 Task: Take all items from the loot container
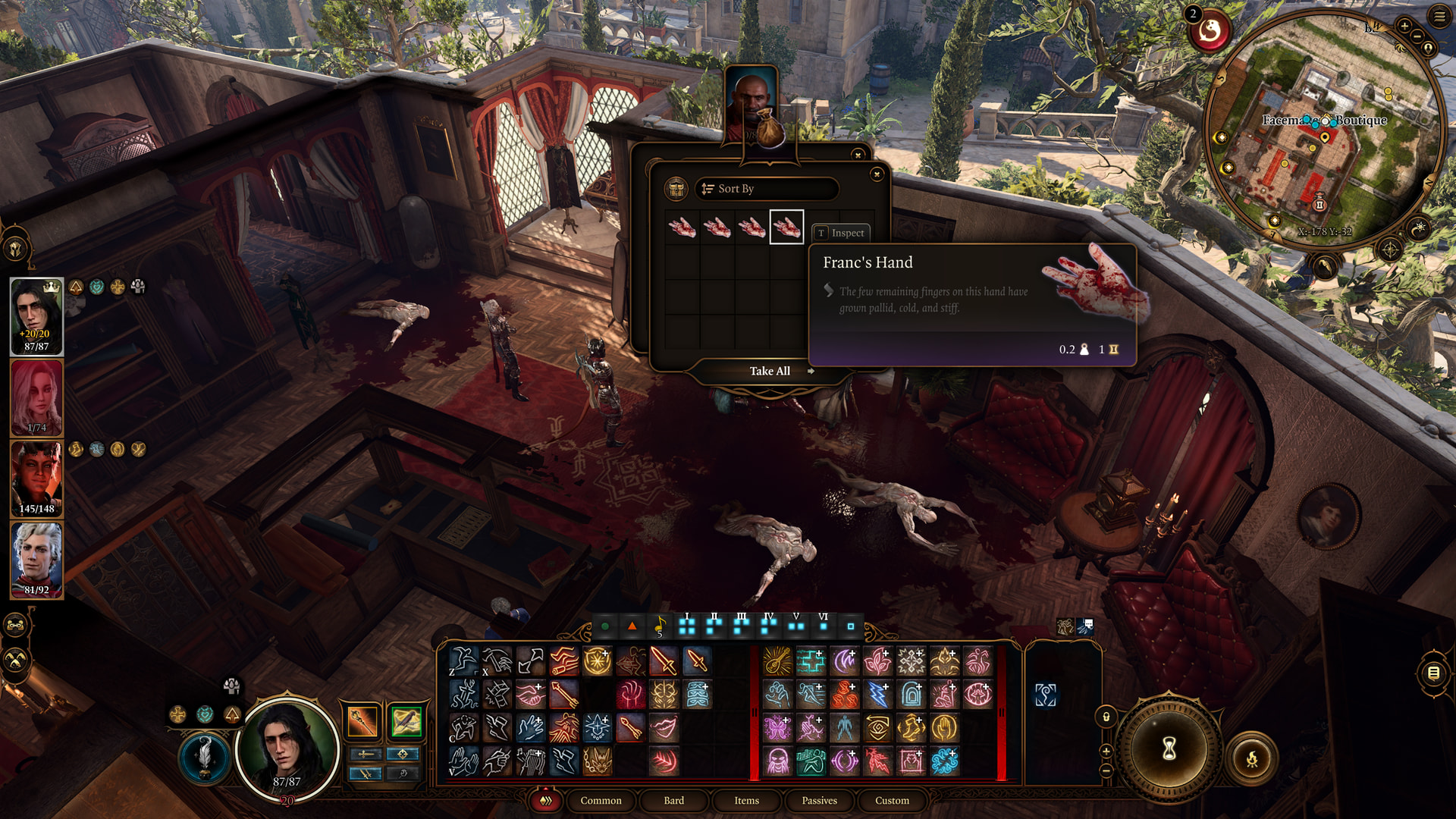click(770, 371)
